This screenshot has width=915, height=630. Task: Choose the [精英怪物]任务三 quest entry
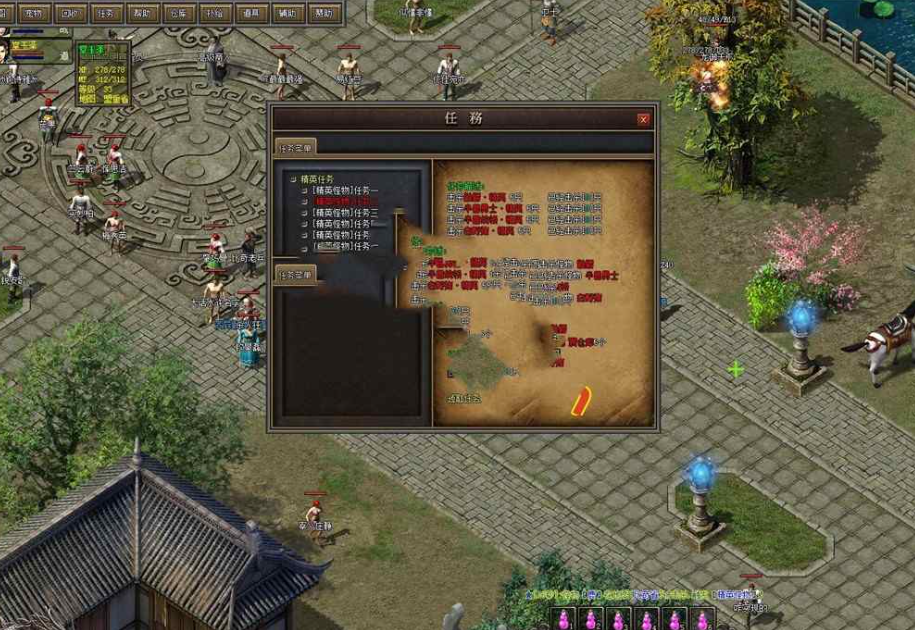345,212
